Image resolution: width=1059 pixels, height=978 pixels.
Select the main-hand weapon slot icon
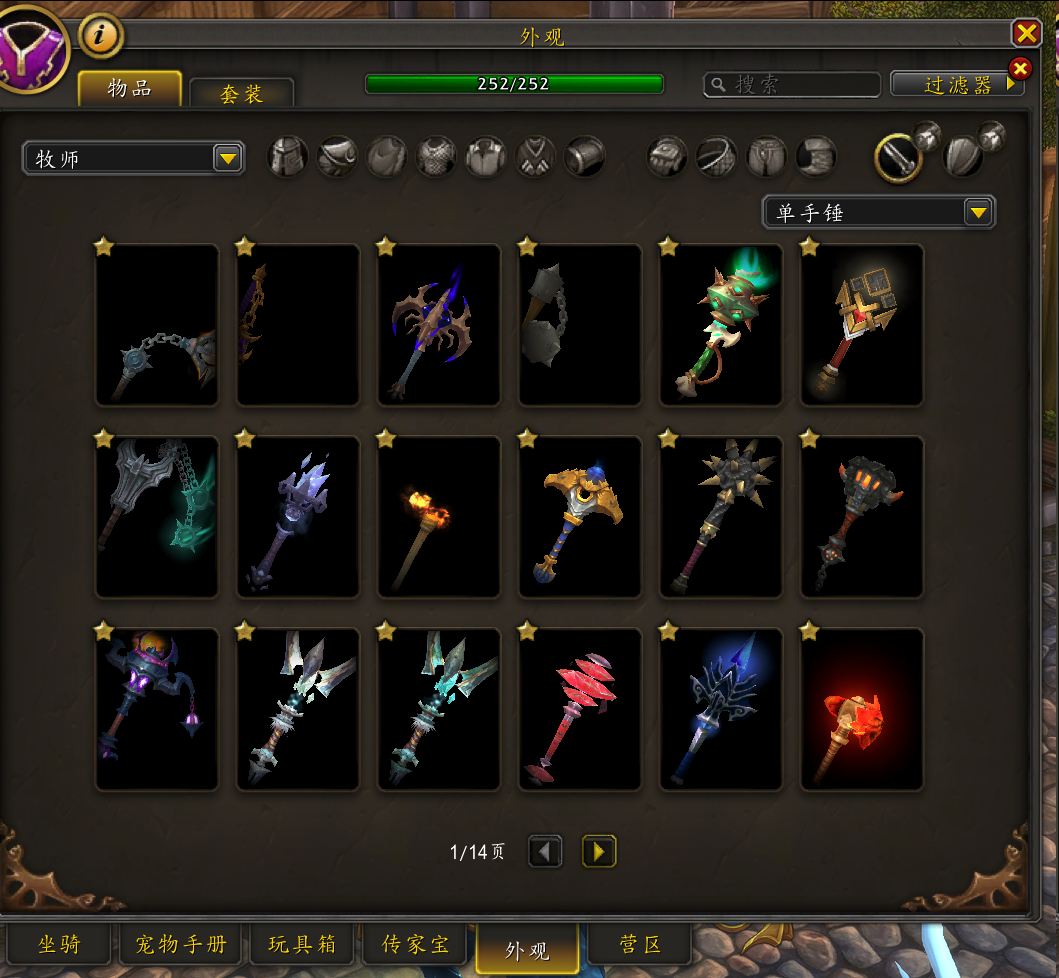tap(898, 157)
